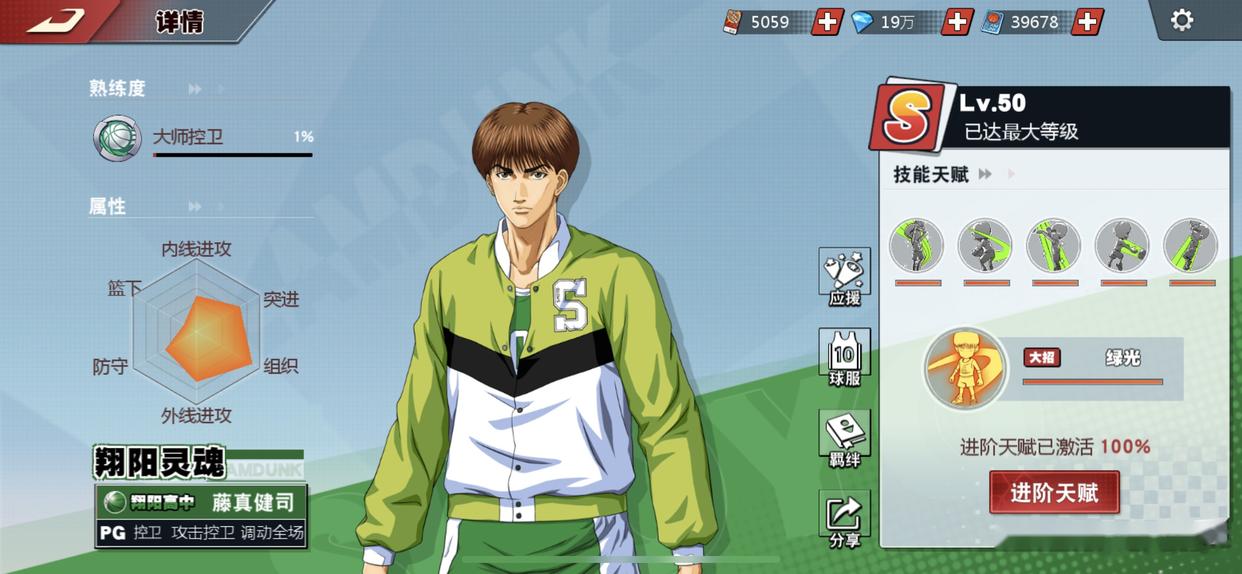The image size is (1242, 574).
Task: Expand the 技能天赋 section
Action: pos(985,175)
